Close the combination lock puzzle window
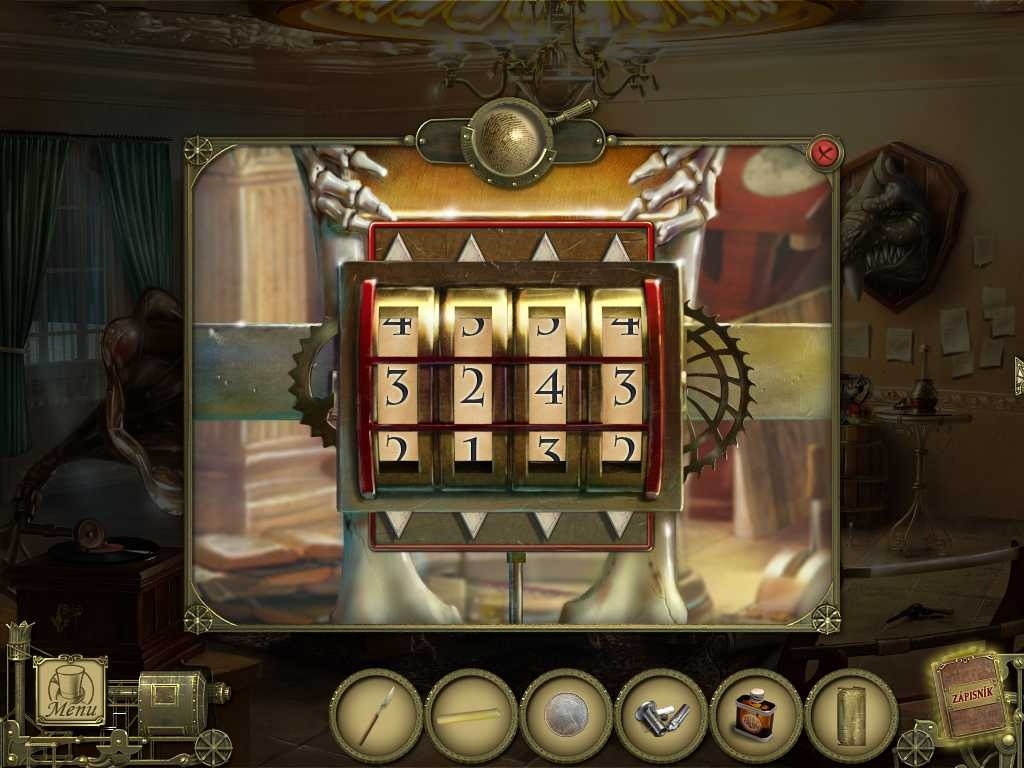The height and width of the screenshot is (768, 1024). point(825,153)
